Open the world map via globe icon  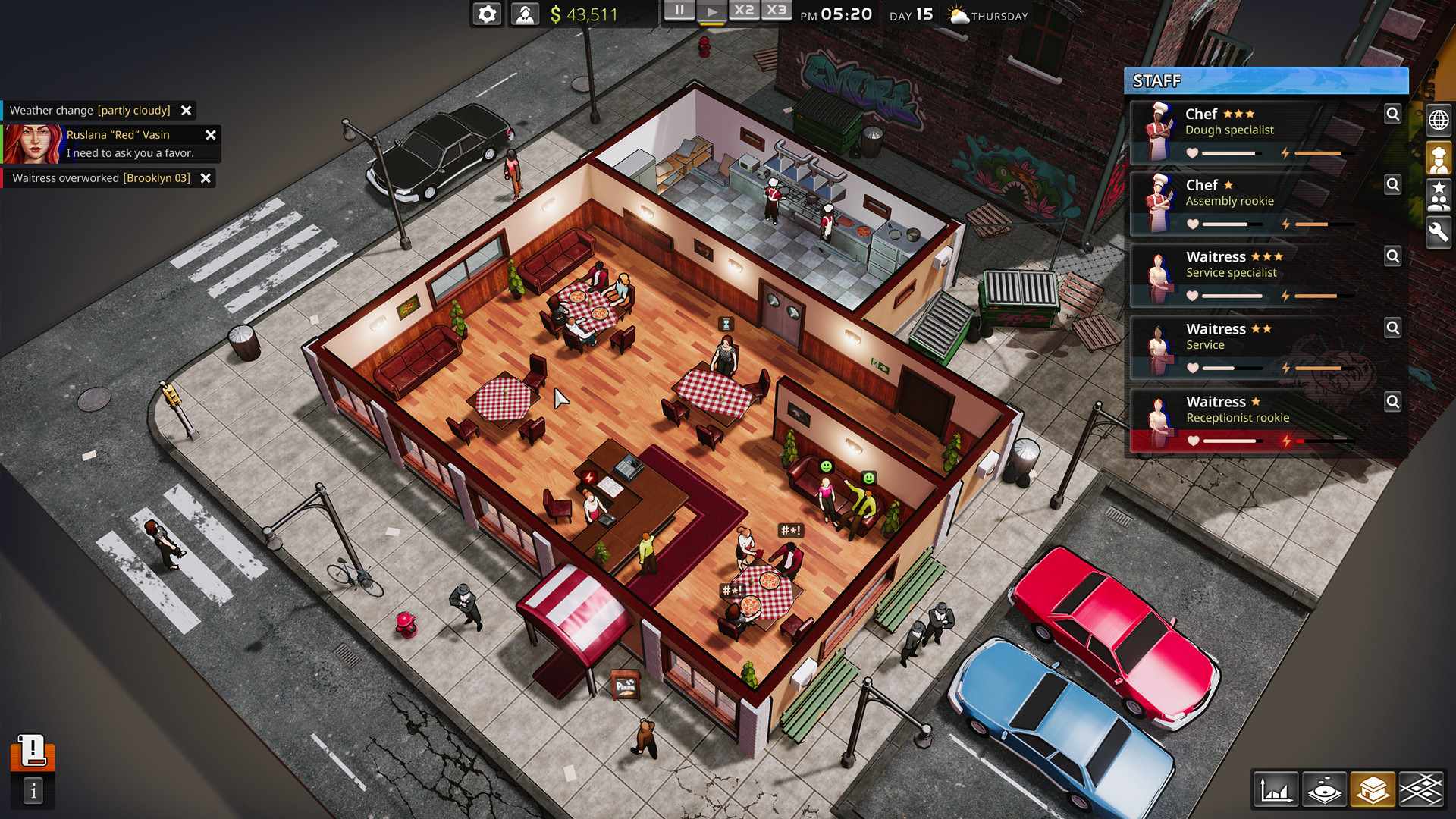pyautogui.click(x=1439, y=120)
